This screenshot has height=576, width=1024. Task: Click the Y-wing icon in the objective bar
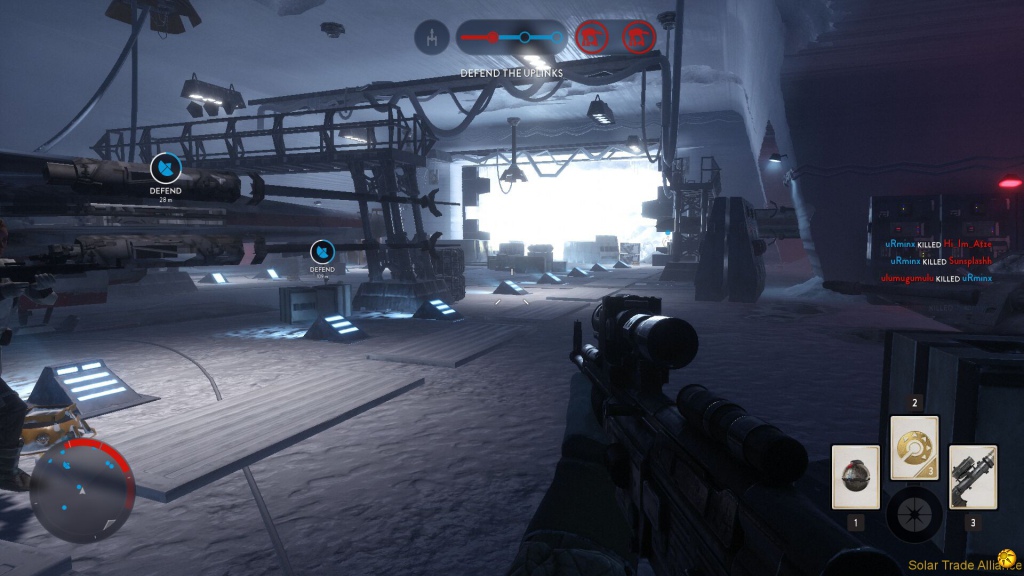430,40
